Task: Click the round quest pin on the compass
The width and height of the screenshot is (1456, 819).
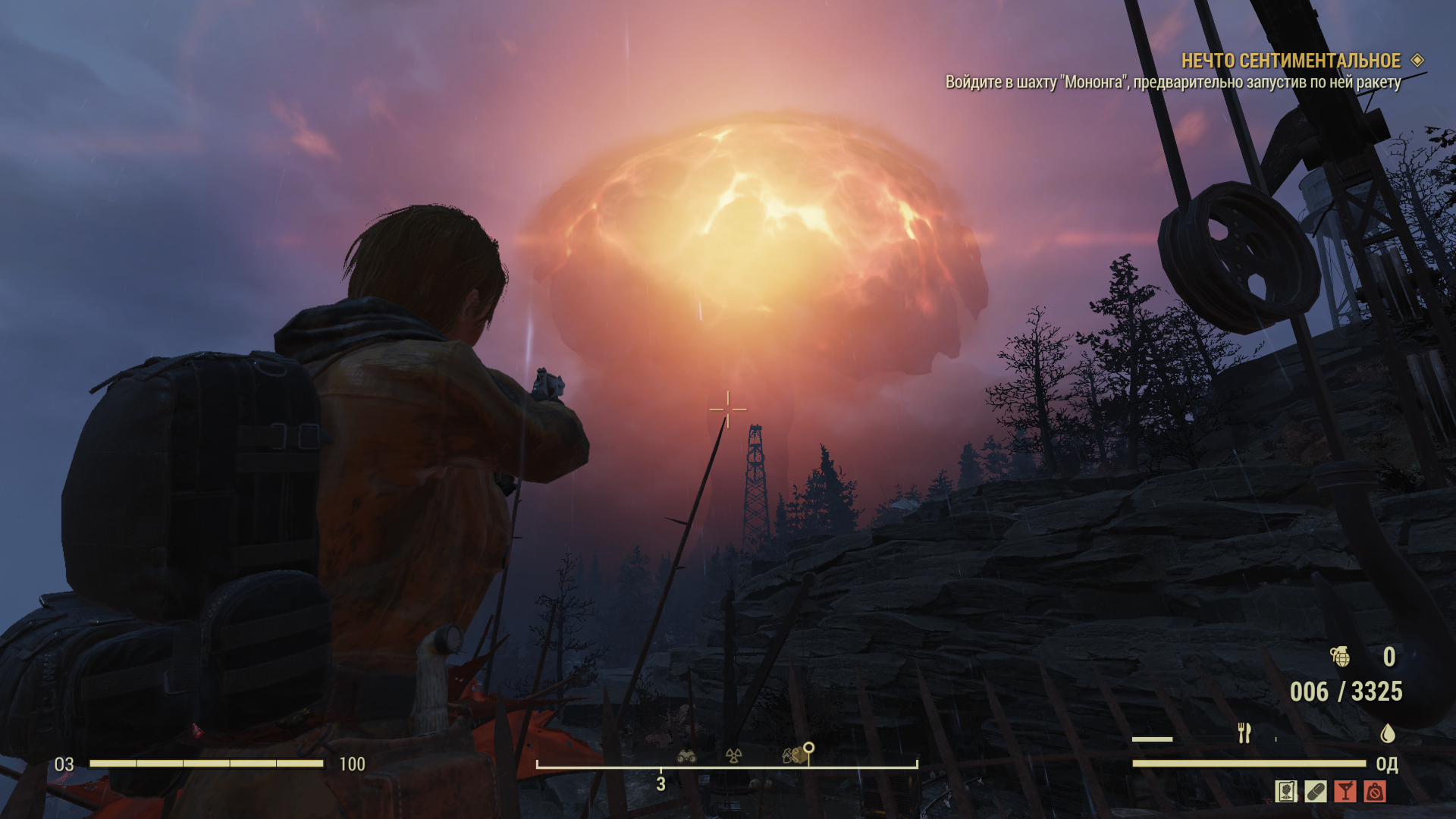Action: coord(809,748)
